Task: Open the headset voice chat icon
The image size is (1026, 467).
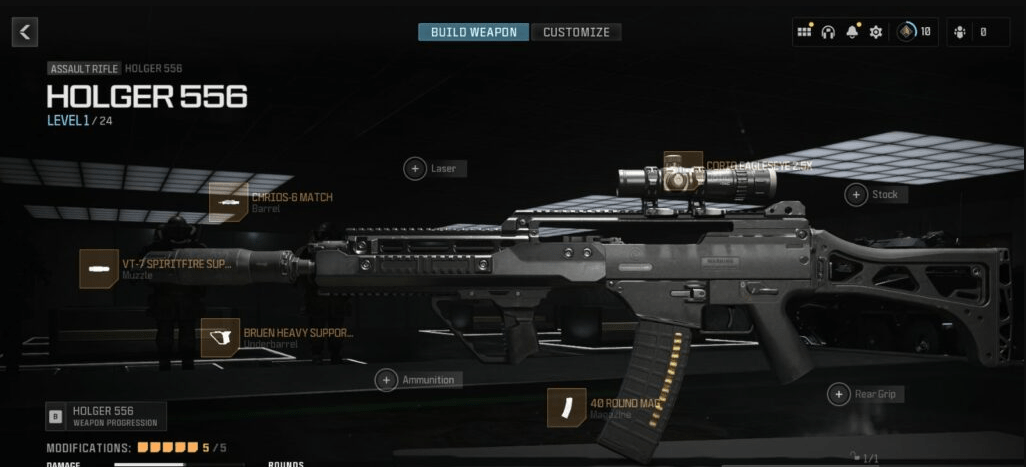Action: [828, 32]
